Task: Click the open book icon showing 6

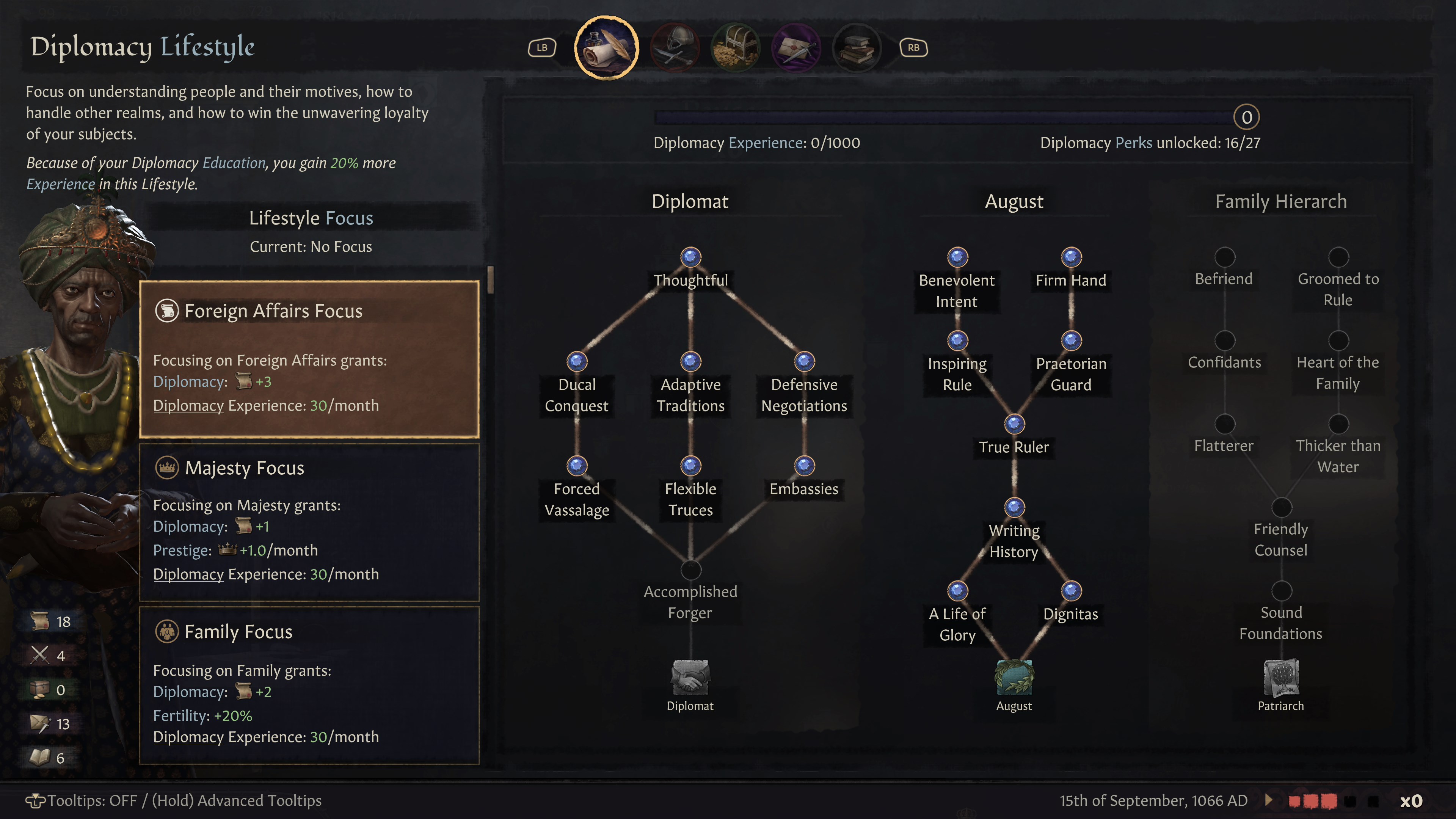Action: [41, 758]
